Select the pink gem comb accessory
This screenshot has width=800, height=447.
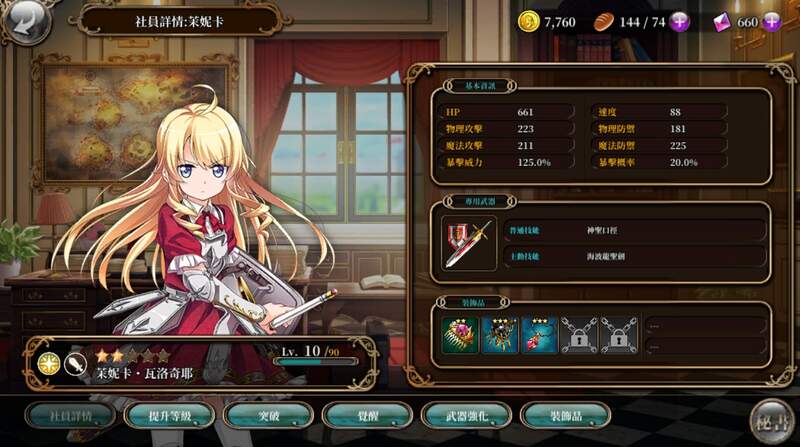point(459,335)
